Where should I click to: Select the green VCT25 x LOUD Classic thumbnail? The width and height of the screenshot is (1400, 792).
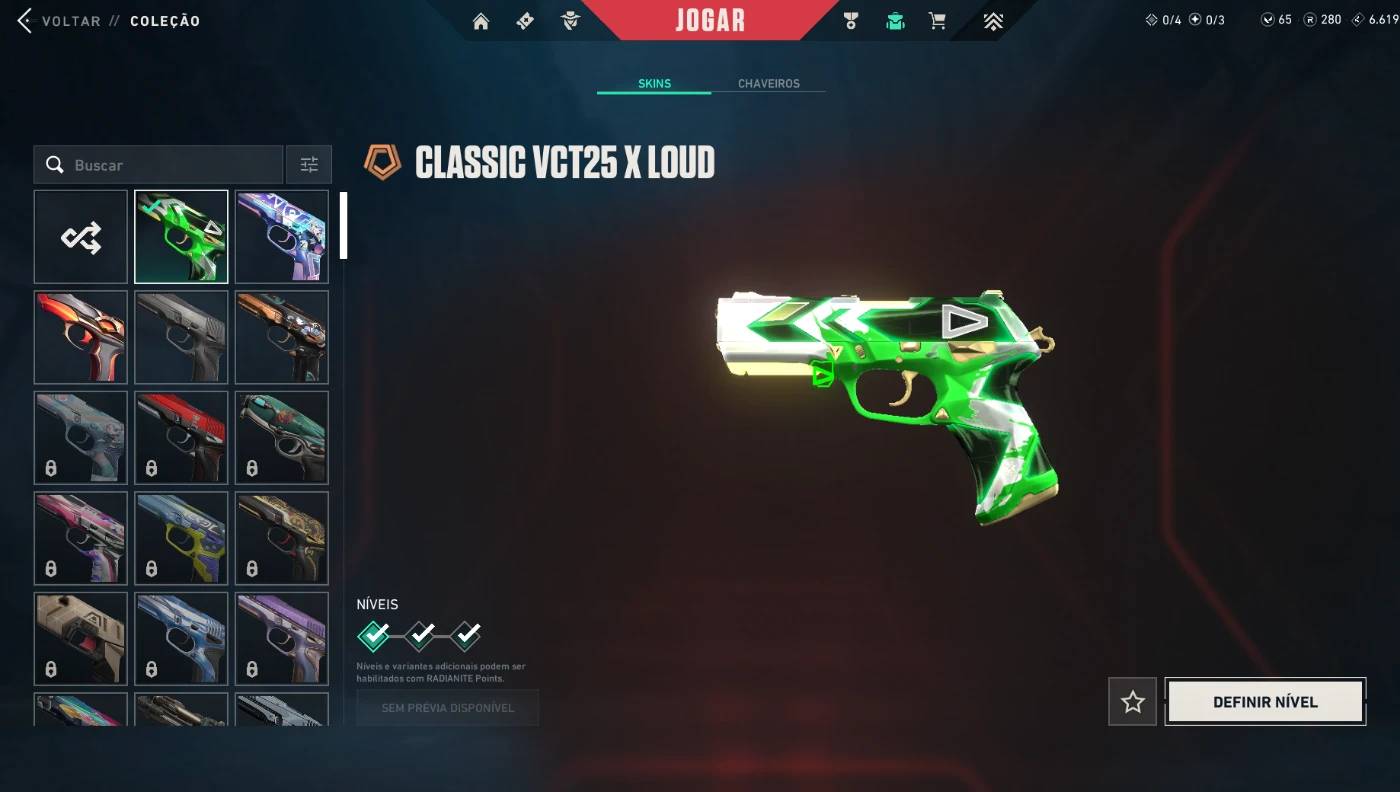coord(181,237)
